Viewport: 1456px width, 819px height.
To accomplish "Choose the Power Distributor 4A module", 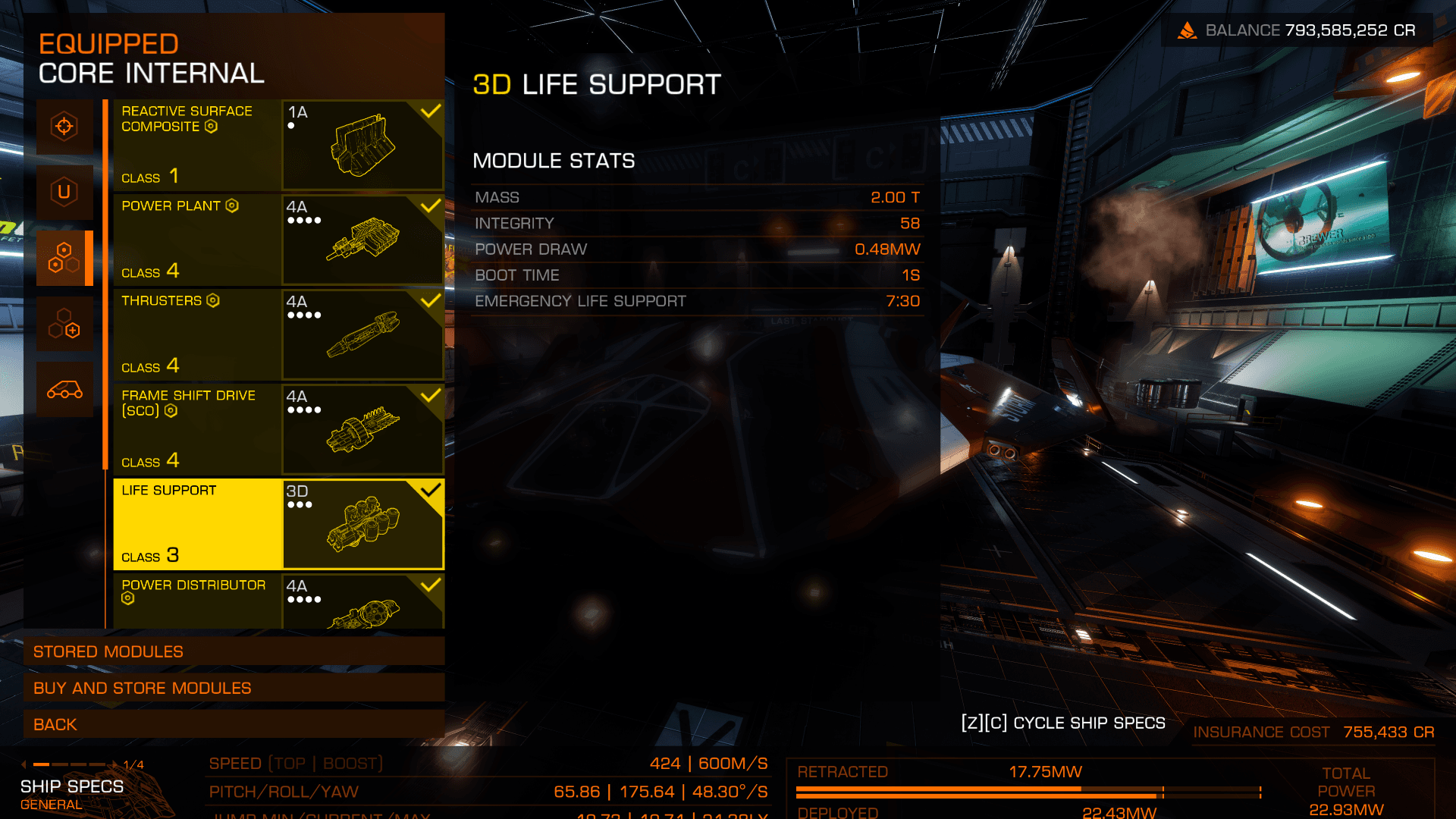I will pos(278,601).
